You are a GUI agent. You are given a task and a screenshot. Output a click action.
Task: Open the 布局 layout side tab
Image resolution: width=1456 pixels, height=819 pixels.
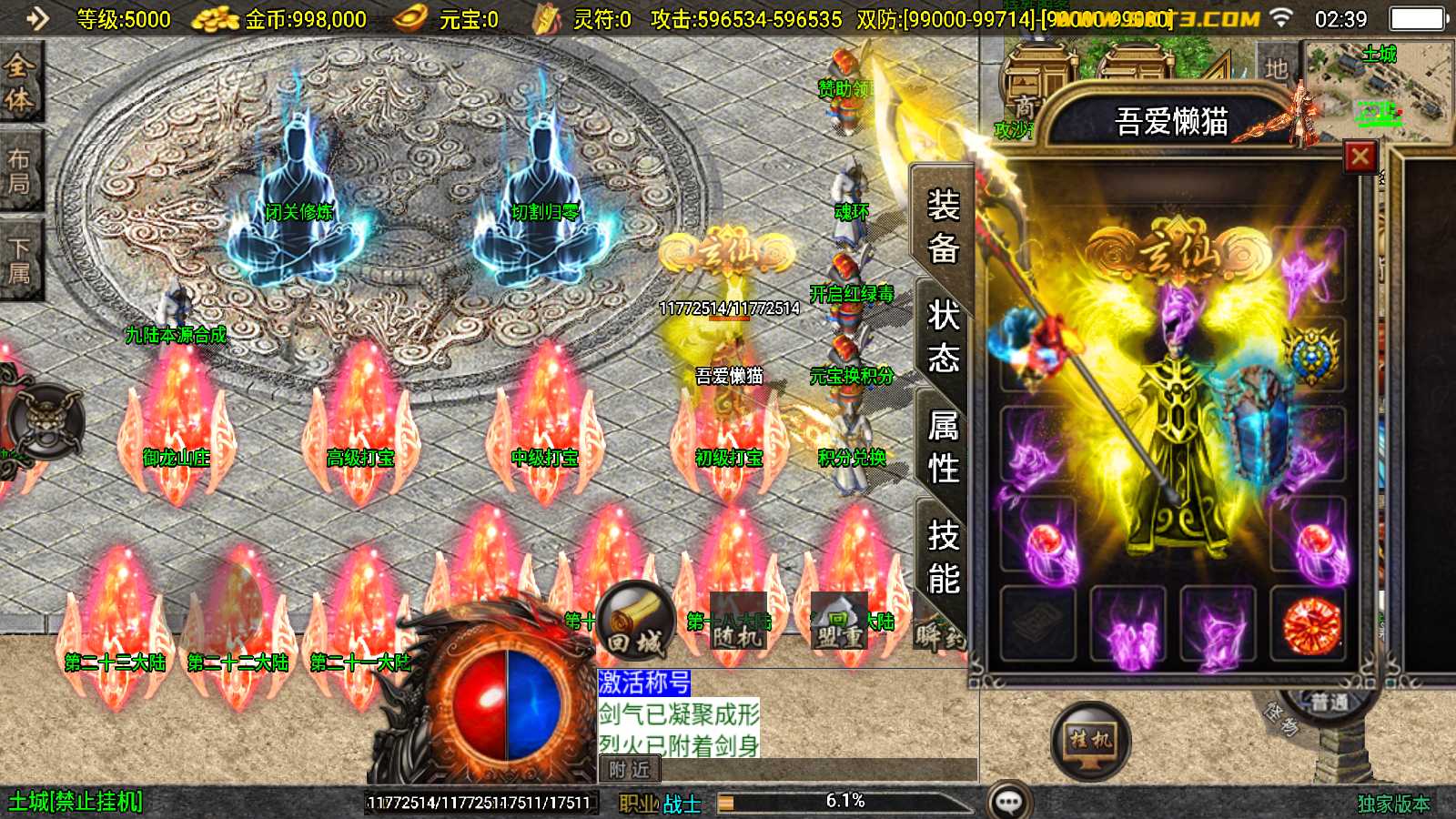tap(20, 171)
